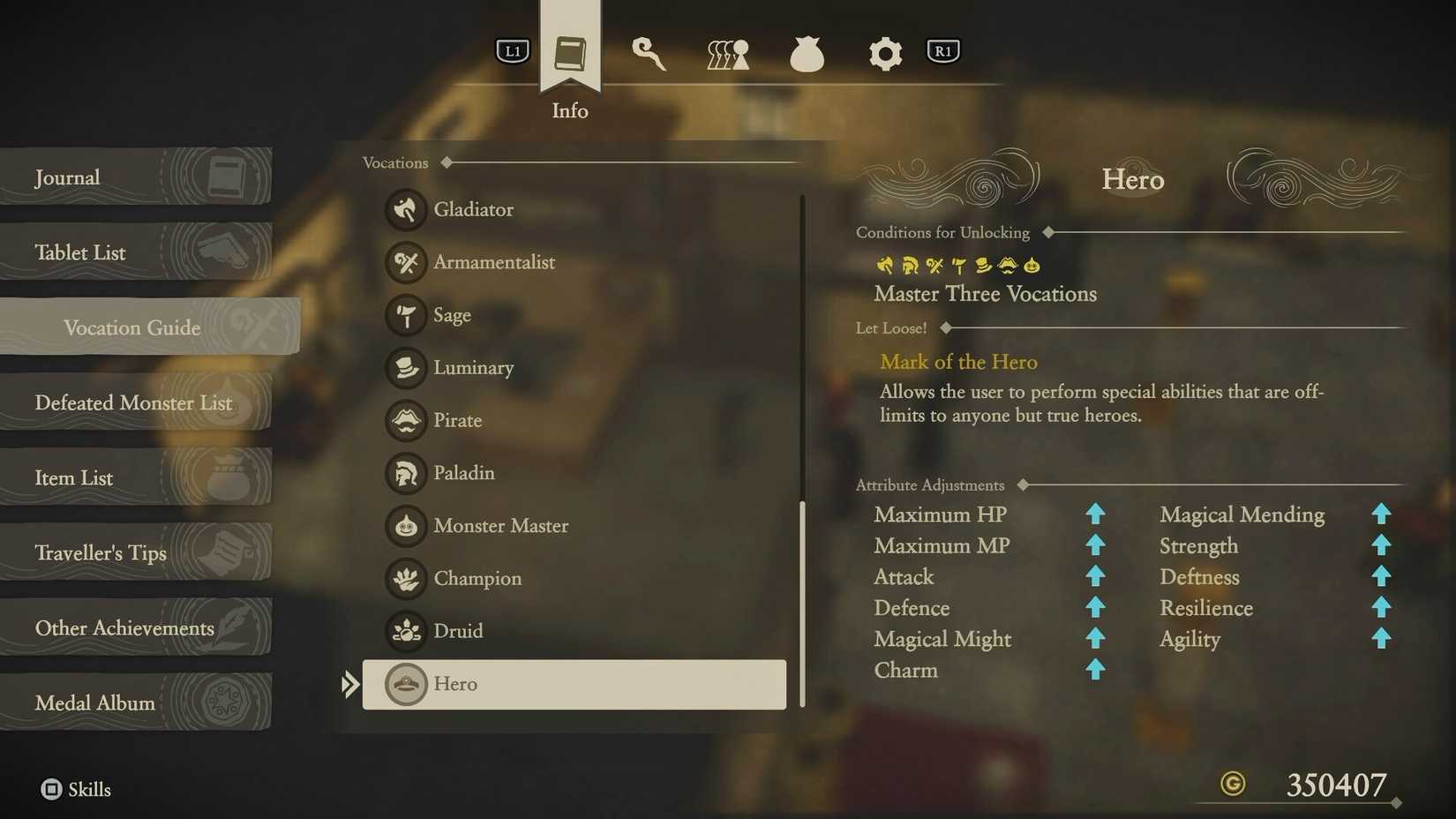The image size is (1456, 819).
Task: Click the Armamentalist crossed-weapons icon
Action: [405, 263]
